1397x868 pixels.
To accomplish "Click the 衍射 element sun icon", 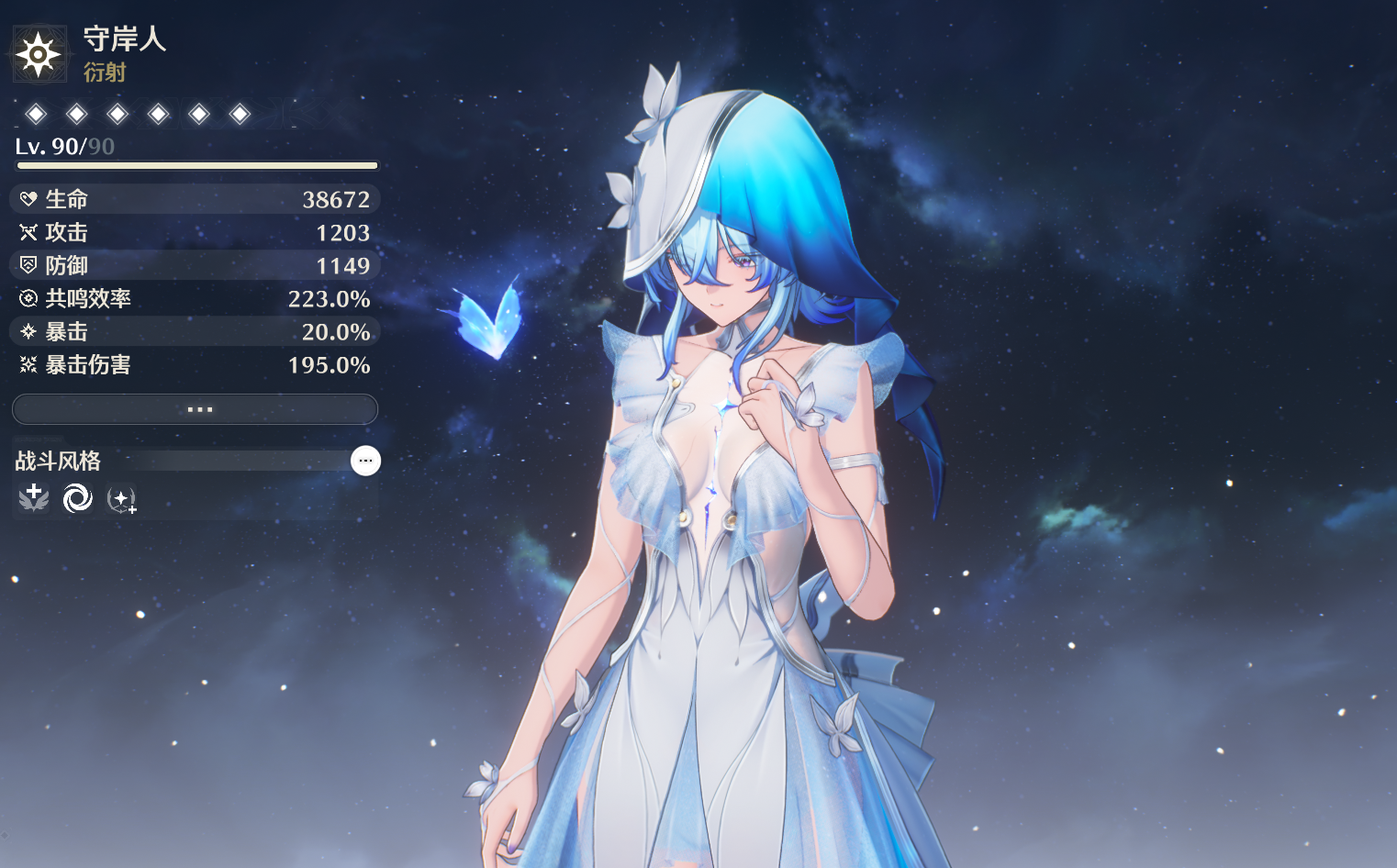I will pos(39,55).
